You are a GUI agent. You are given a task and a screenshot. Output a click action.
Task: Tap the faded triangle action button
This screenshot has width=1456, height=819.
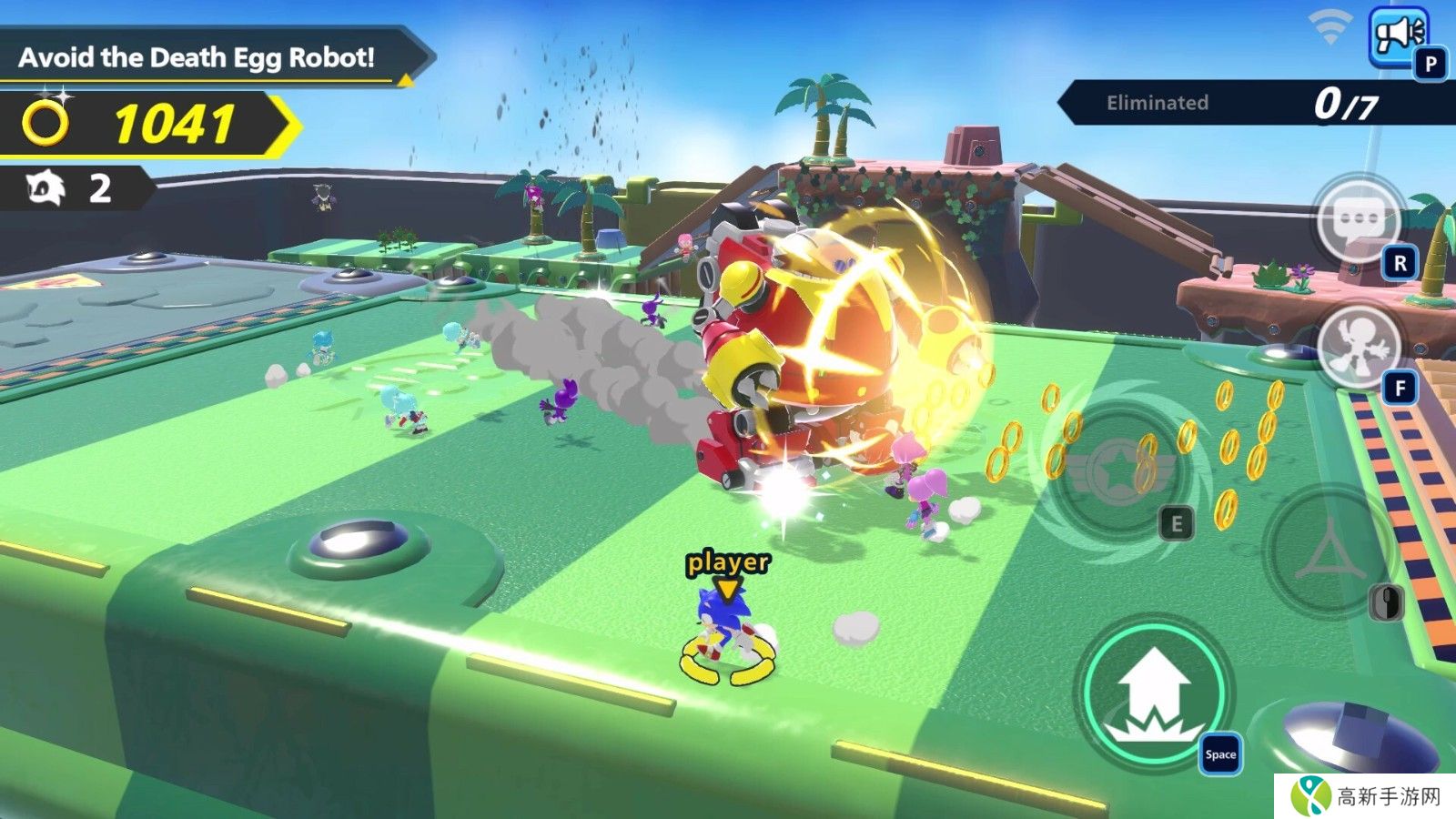(x=1330, y=551)
